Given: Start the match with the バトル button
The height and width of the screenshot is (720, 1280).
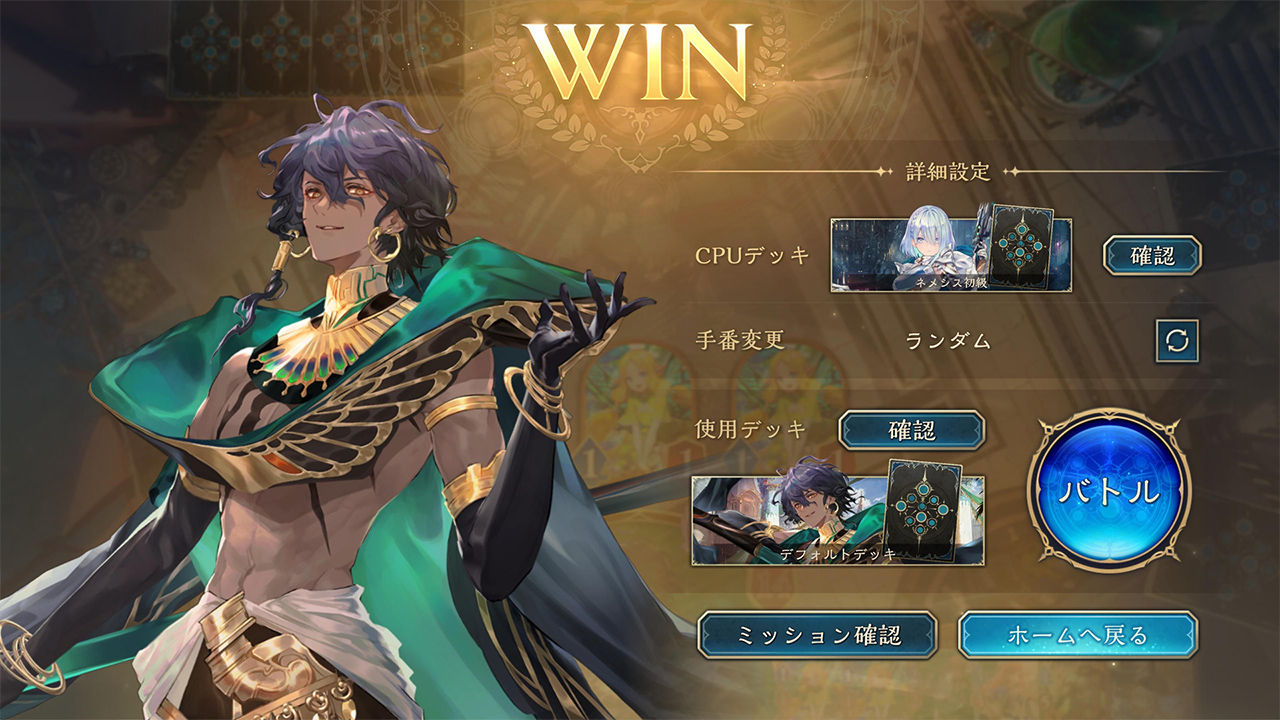Looking at the screenshot, I should point(1109,491).
